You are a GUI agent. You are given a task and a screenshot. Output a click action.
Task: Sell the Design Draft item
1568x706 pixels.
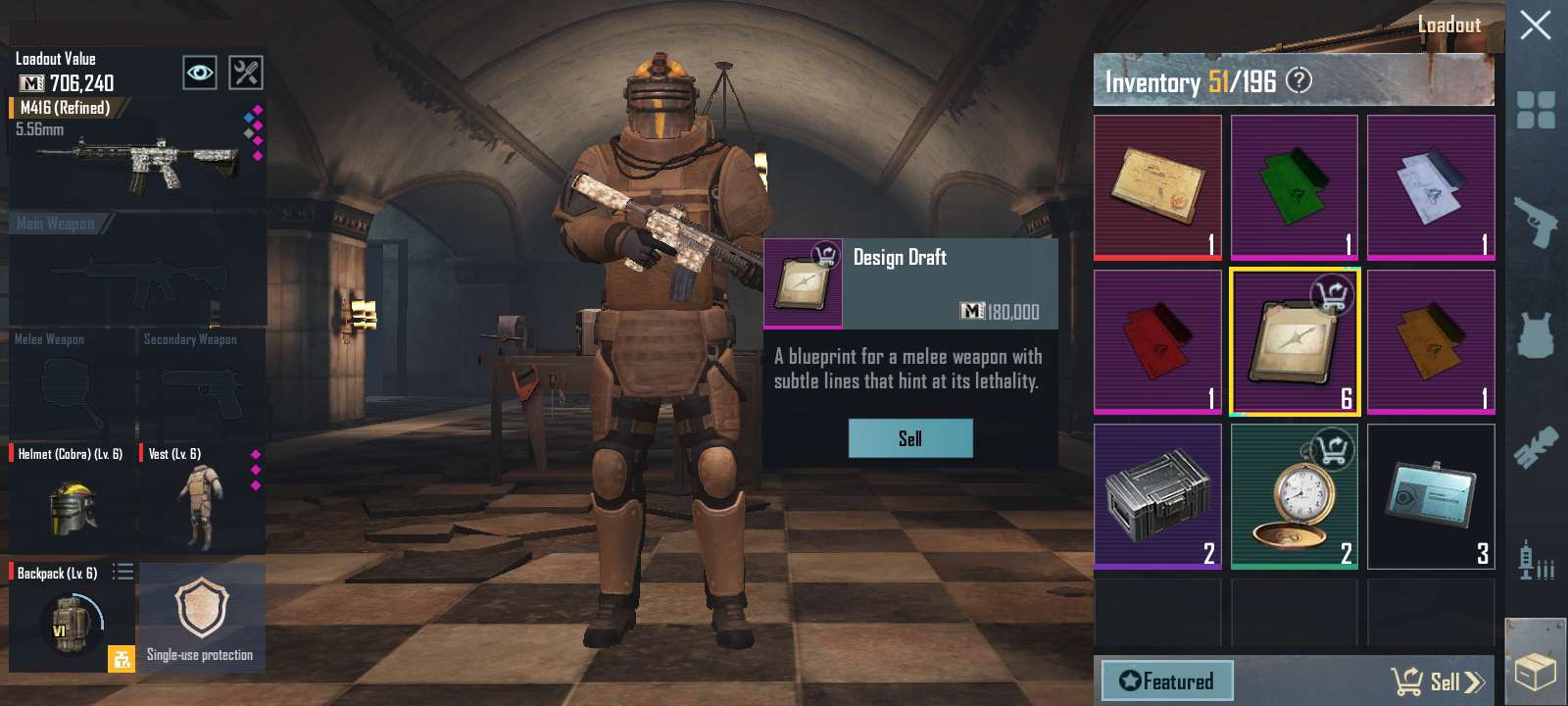pos(910,438)
